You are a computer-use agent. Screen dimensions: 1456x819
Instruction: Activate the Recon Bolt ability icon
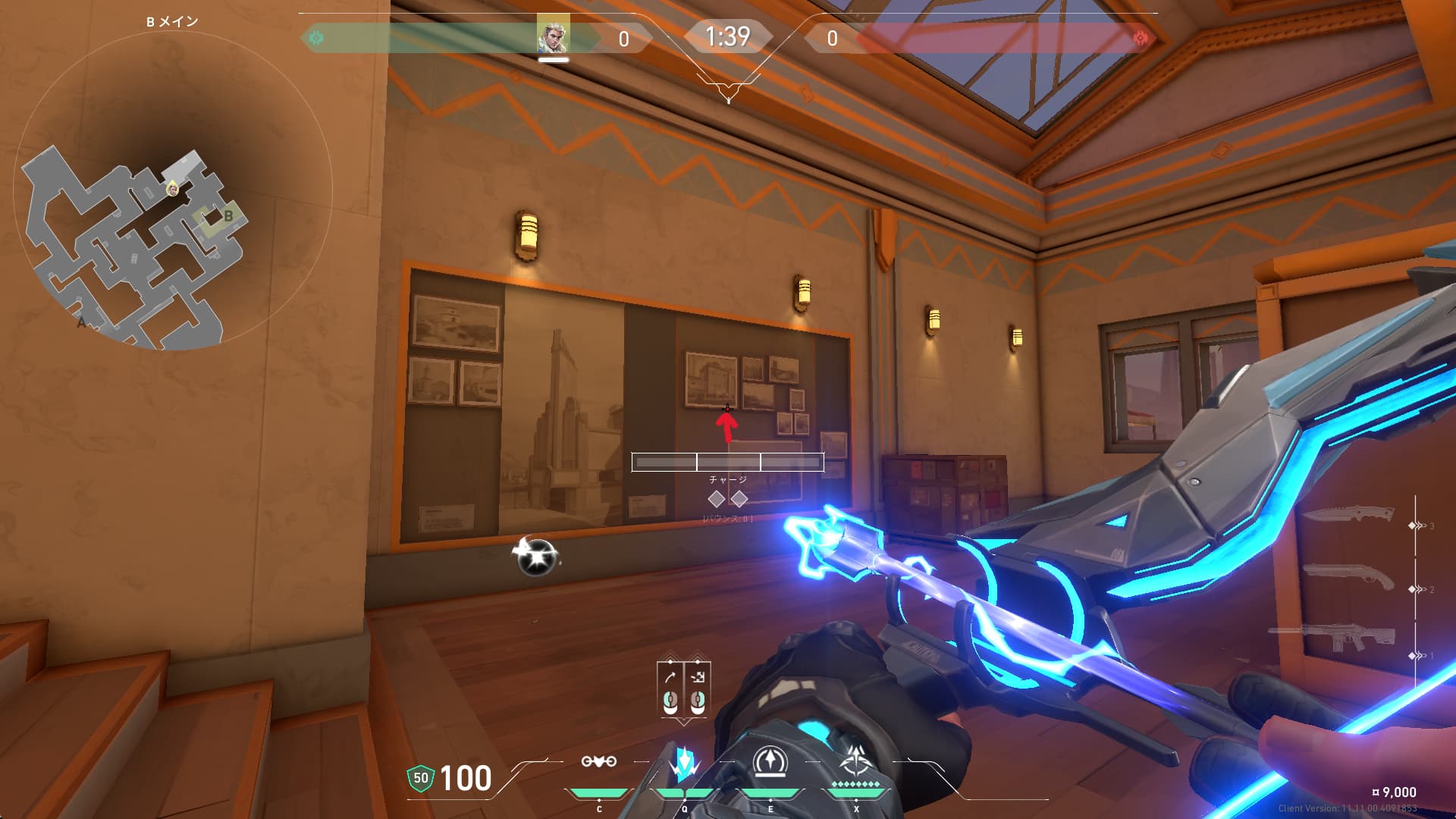tap(770, 762)
